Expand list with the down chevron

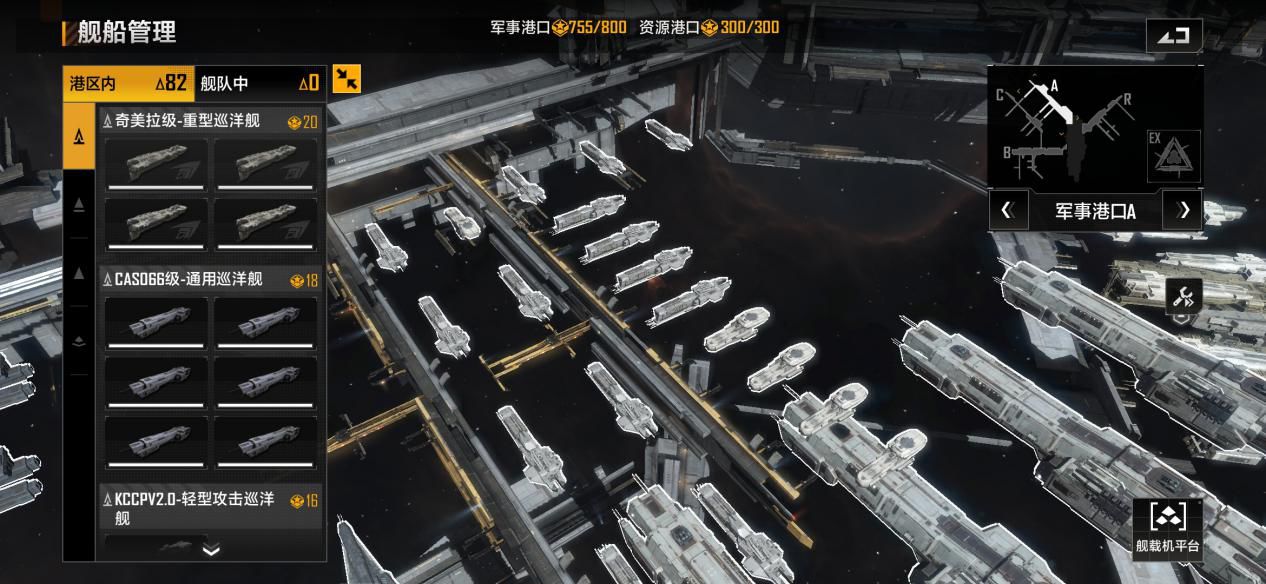point(211,549)
